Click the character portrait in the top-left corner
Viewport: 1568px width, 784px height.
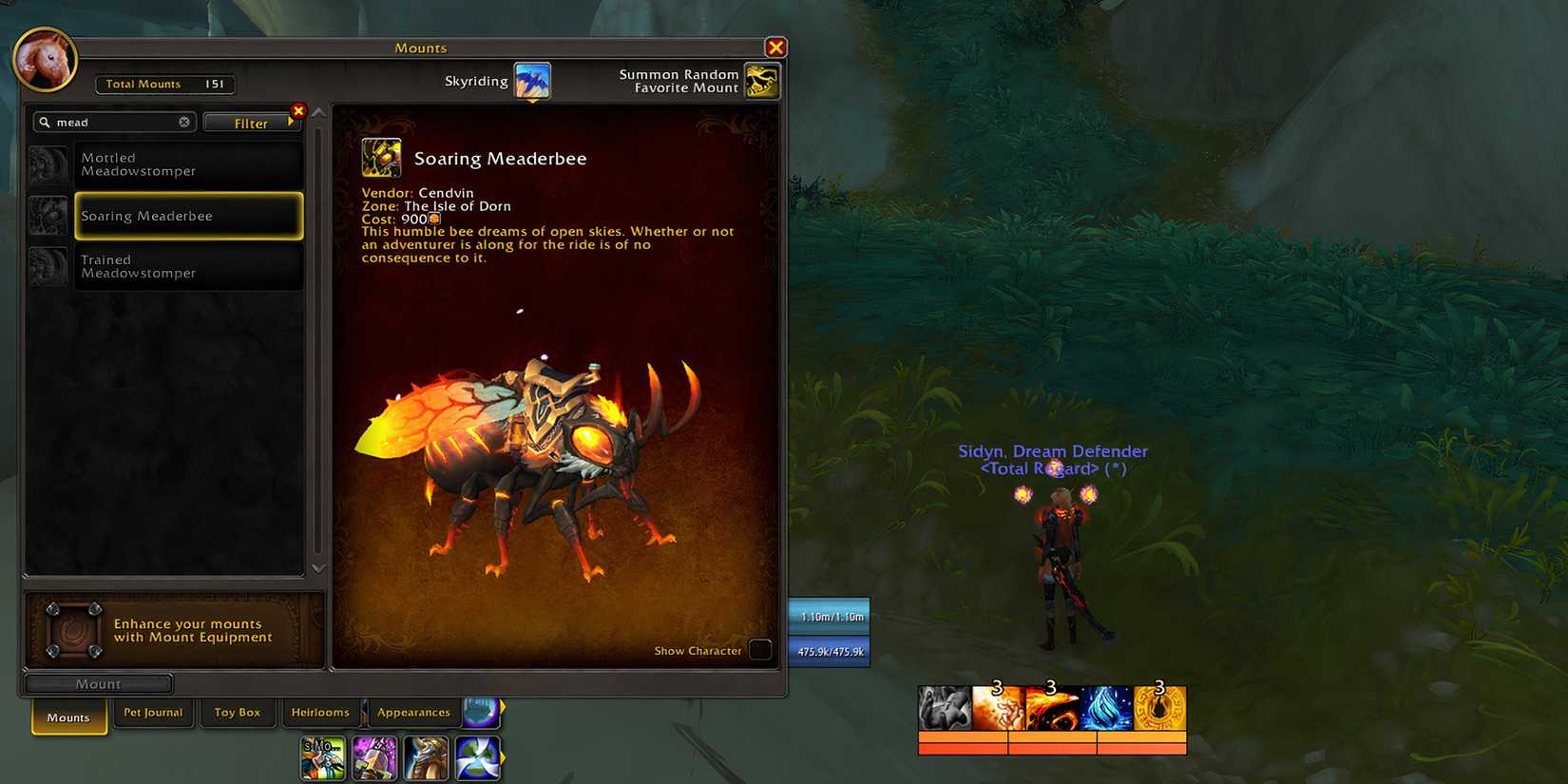tap(45, 59)
